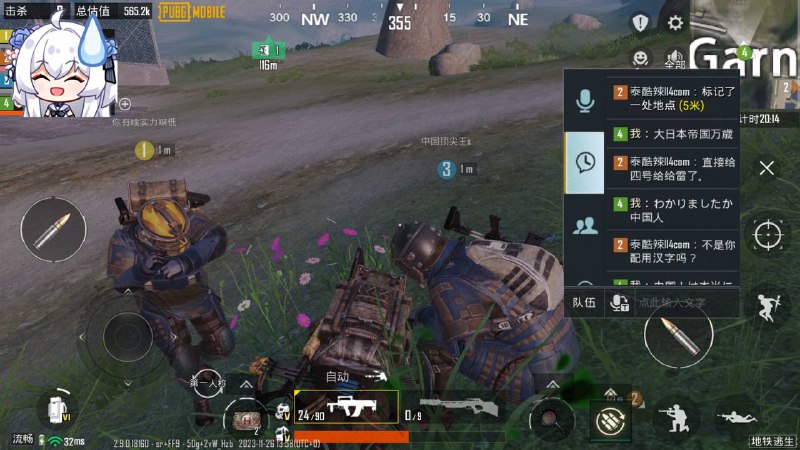Viewport: 800px width, 450px height.
Task: Close the chat panel with the X
Action: [767, 168]
